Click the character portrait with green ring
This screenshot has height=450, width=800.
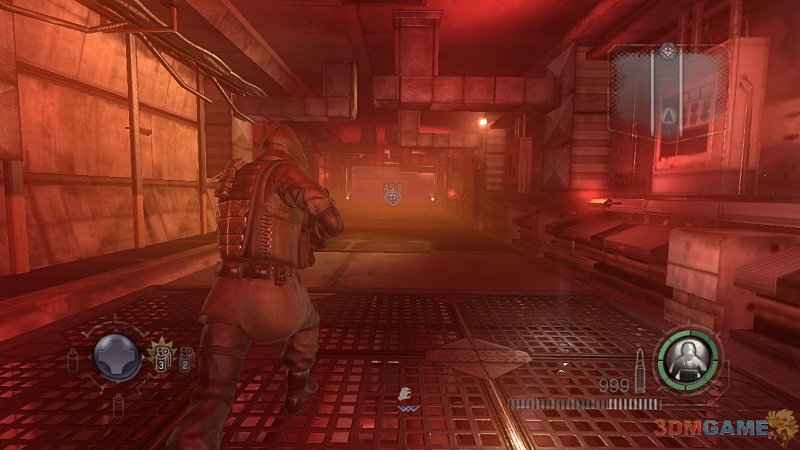click(x=688, y=357)
